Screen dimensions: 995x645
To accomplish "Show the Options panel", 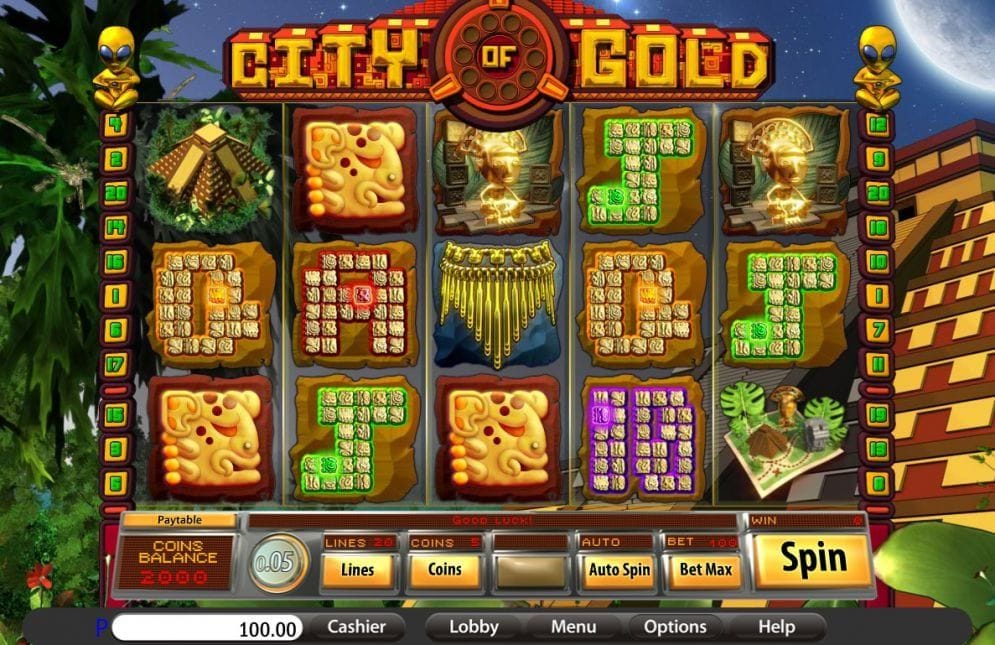I will tap(675, 627).
